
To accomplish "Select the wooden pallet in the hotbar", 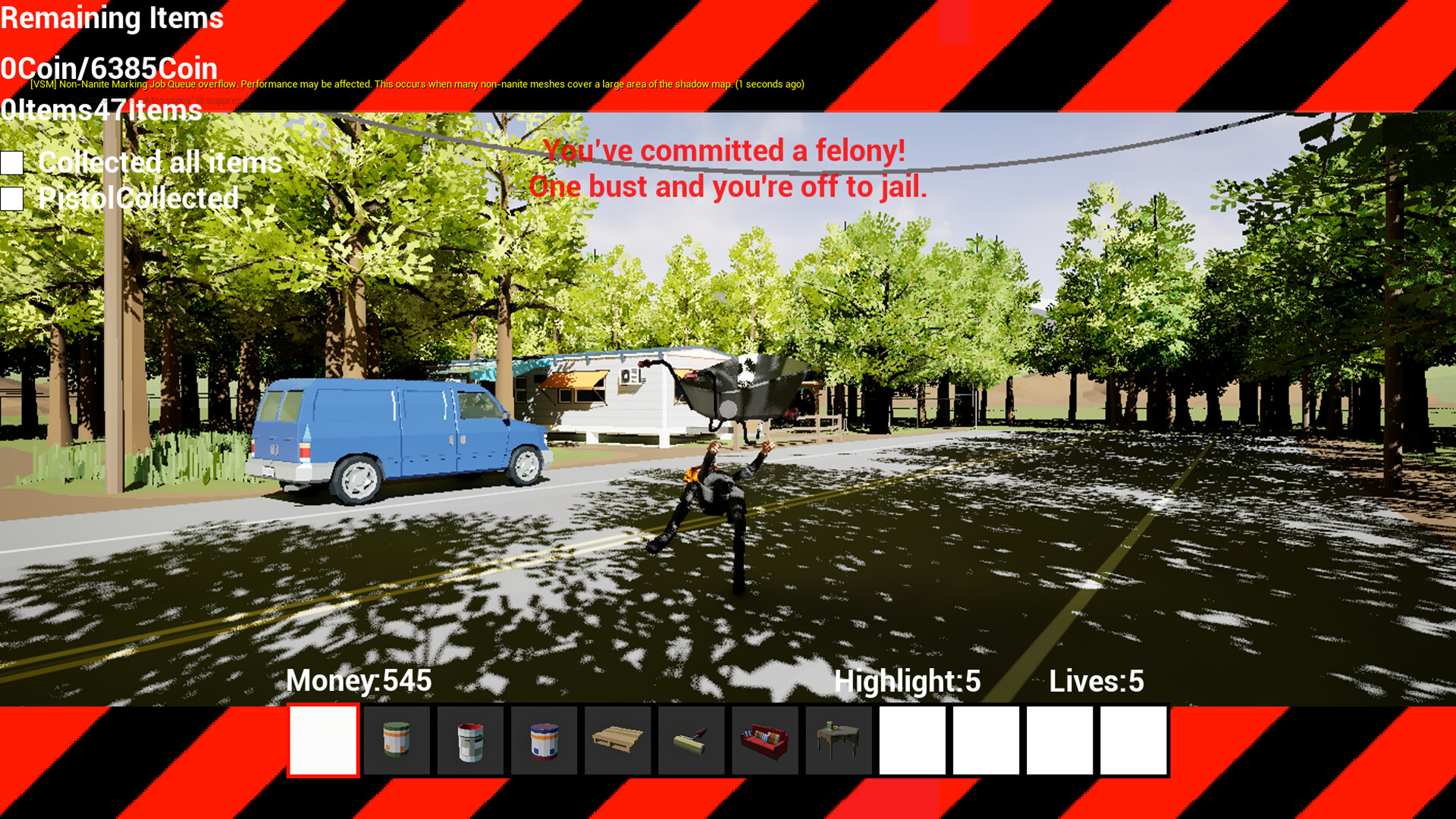I will (x=617, y=740).
